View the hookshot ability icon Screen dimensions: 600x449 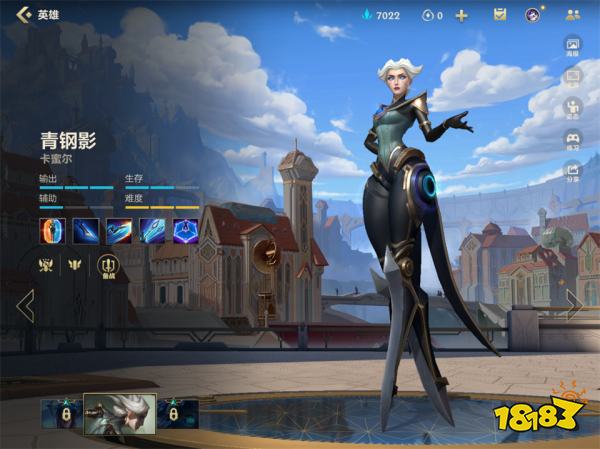[152, 231]
